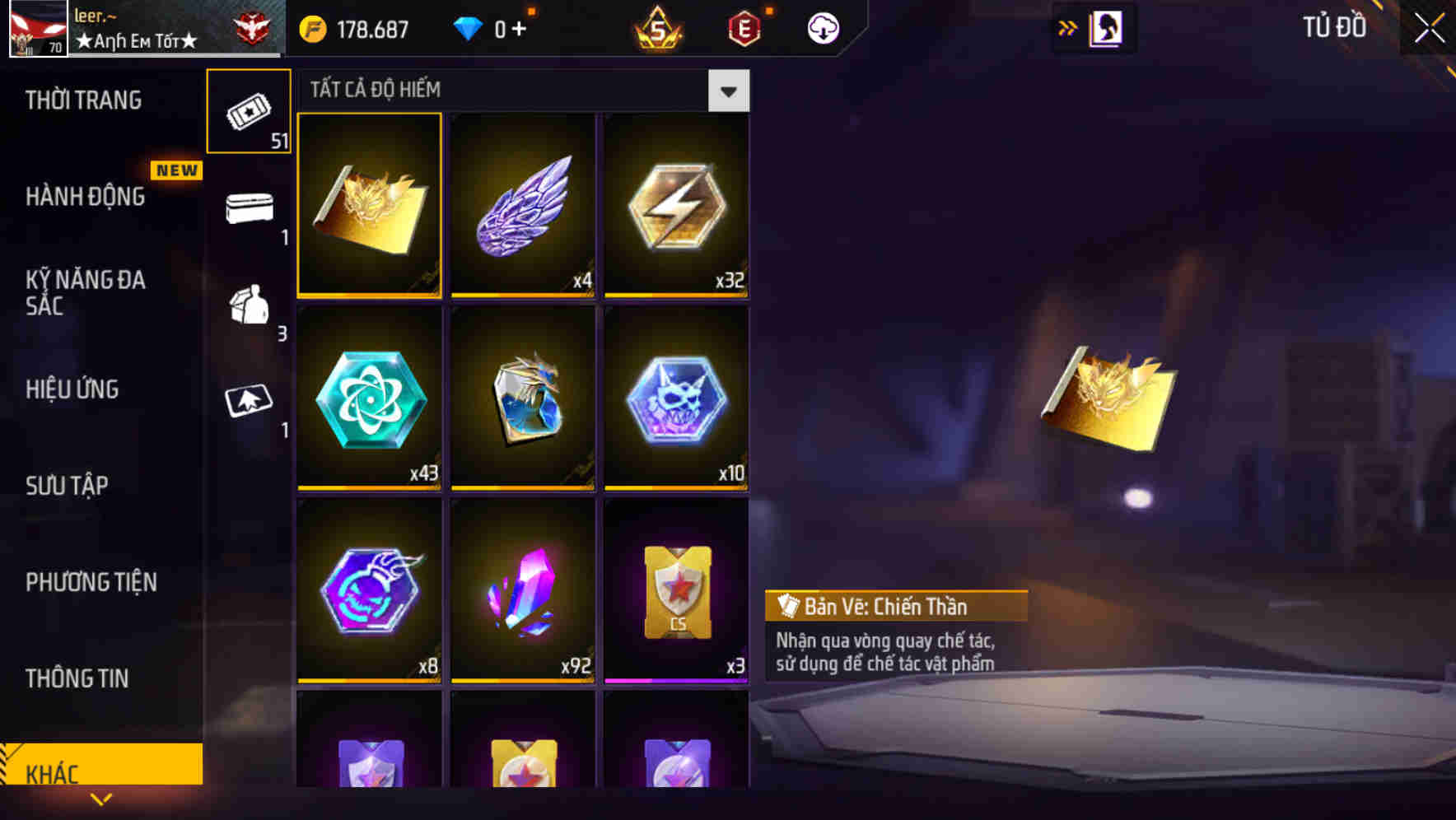Select the red E event badge with notification
Screen dimensions: 1456x820
click(x=745, y=27)
